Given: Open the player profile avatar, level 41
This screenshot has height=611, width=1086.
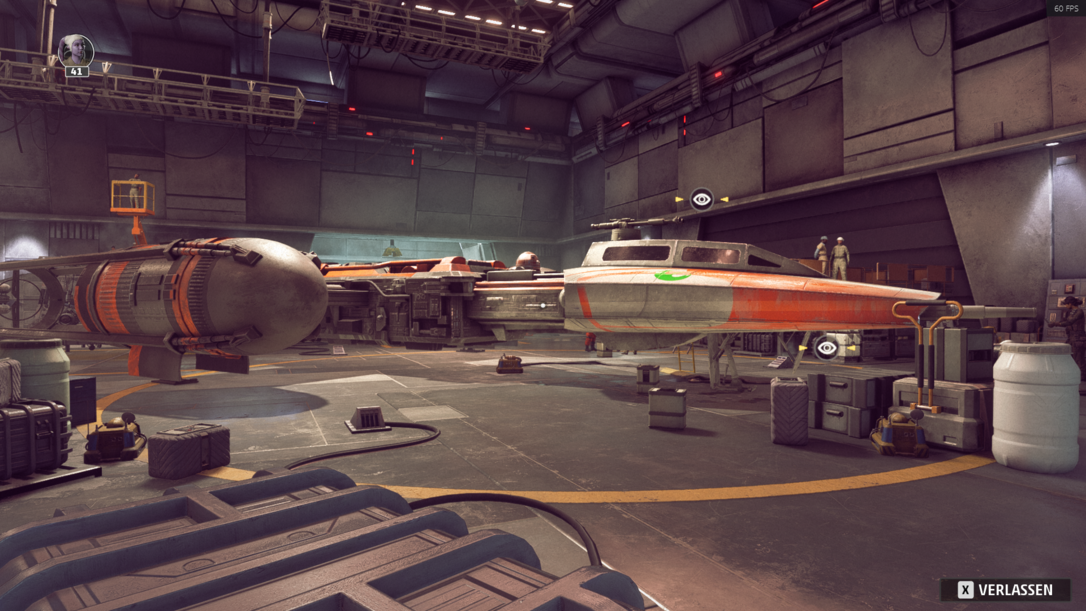Looking at the screenshot, I should click(76, 51).
